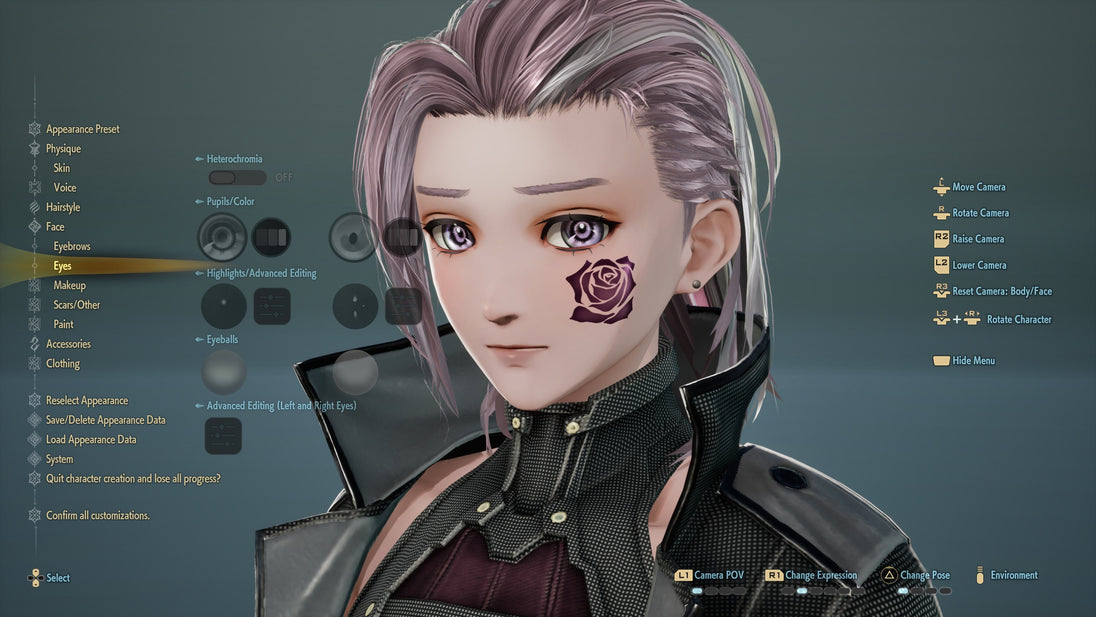Toggle the Heterochromia switch
The height and width of the screenshot is (617, 1096).
click(x=237, y=177)
